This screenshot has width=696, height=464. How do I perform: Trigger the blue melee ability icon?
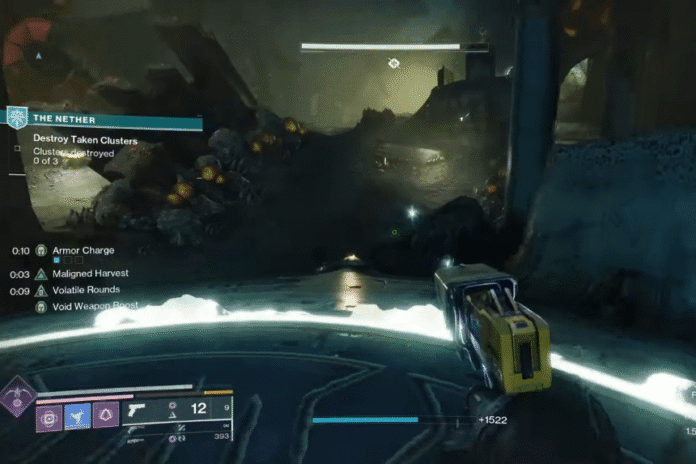click(77, 416)
